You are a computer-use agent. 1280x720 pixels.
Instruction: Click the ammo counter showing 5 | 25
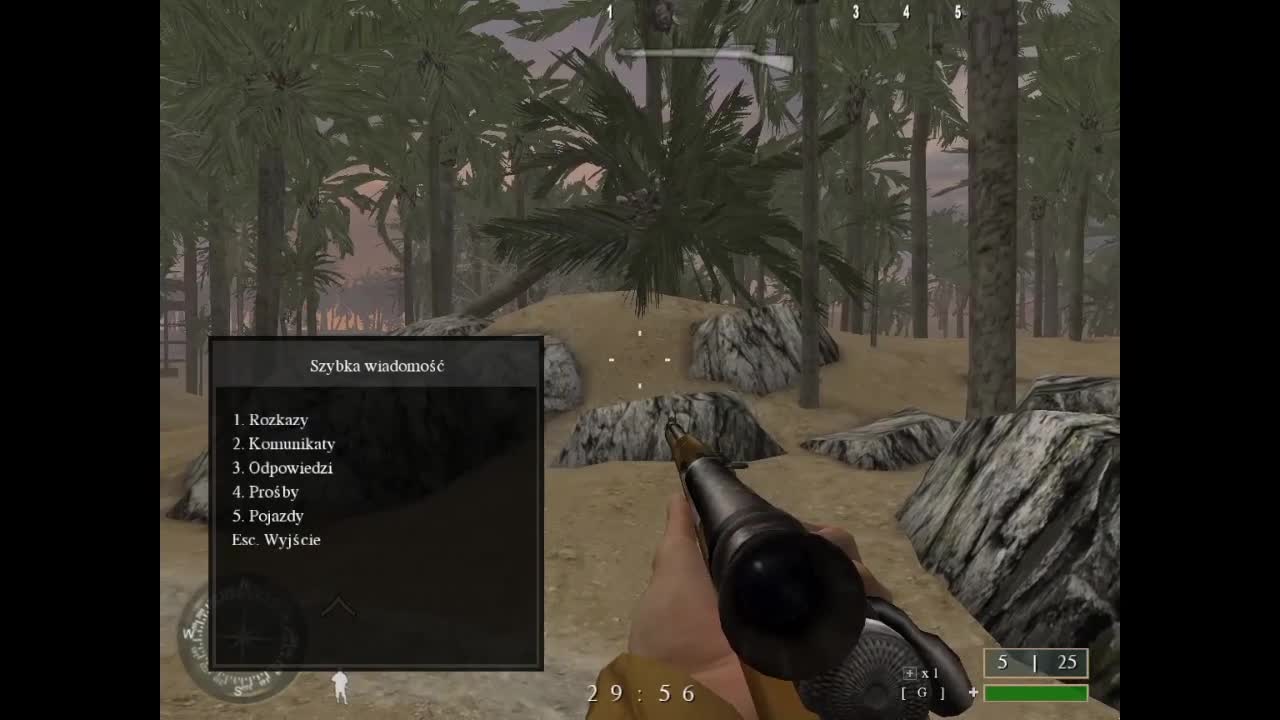click(1037, 662)
